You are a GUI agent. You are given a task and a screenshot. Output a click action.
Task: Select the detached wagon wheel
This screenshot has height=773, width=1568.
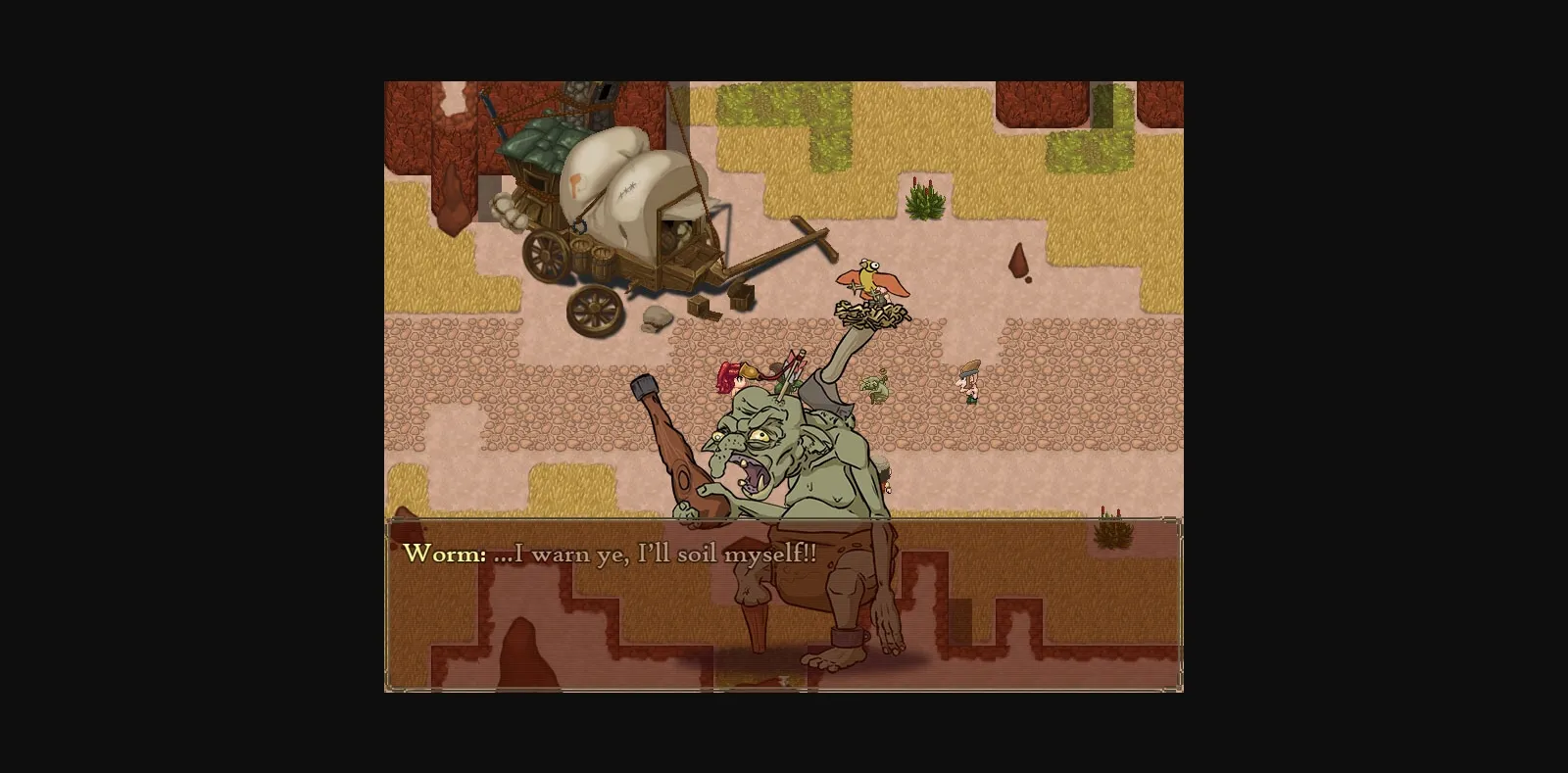point(593,311)
